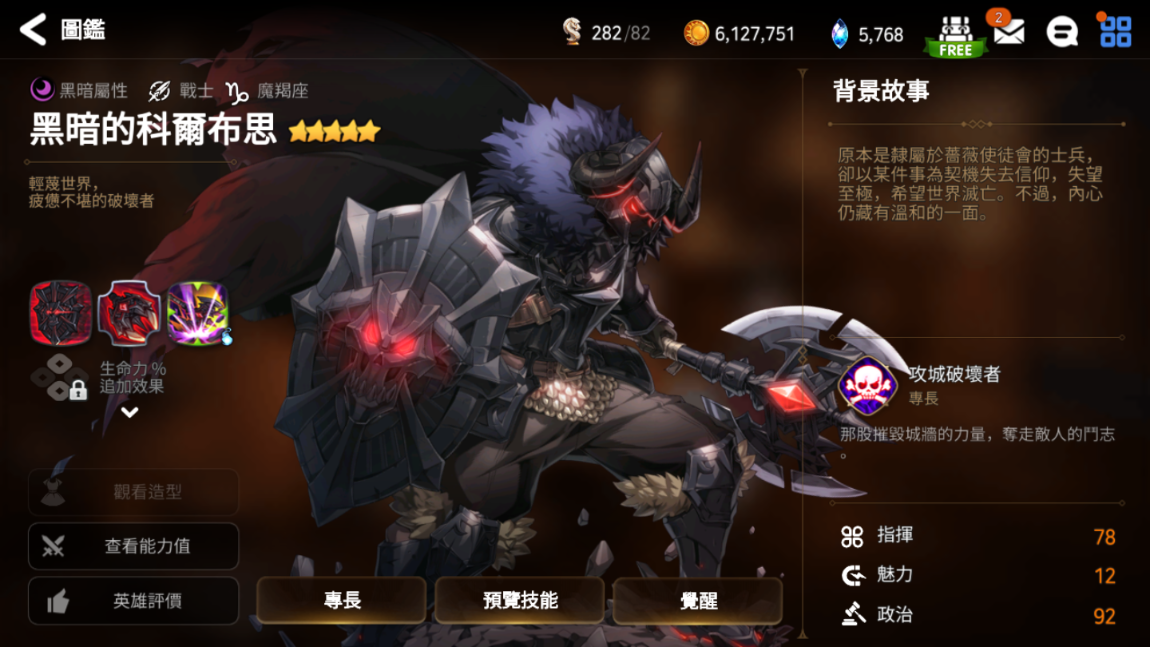Open the blue grid main menu

click(1115, 32)
